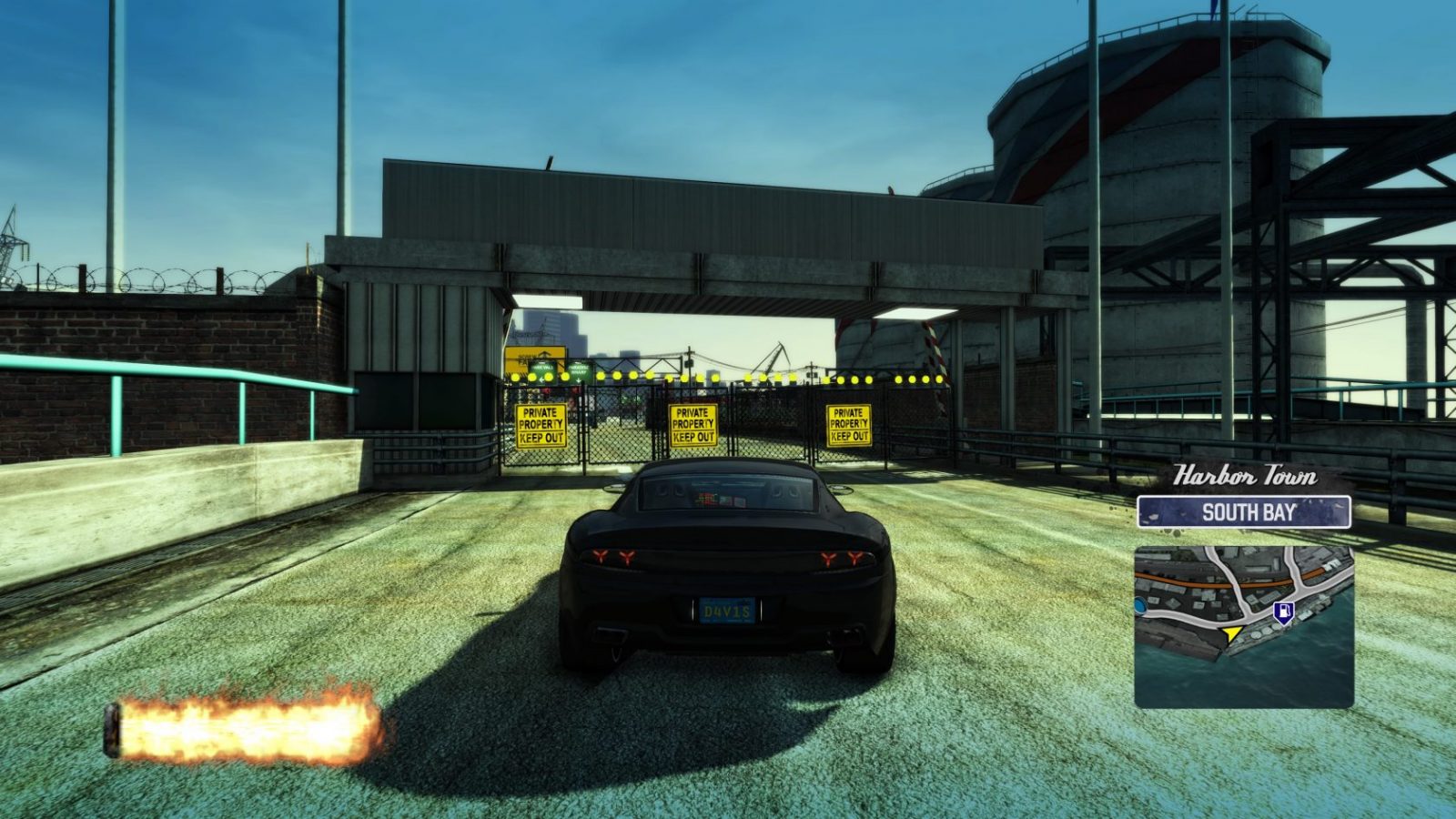The height and width of the screenshot is (819, 1456).
Task: Select the yellow player arrow on the minimap
Action: [1230, 633]
